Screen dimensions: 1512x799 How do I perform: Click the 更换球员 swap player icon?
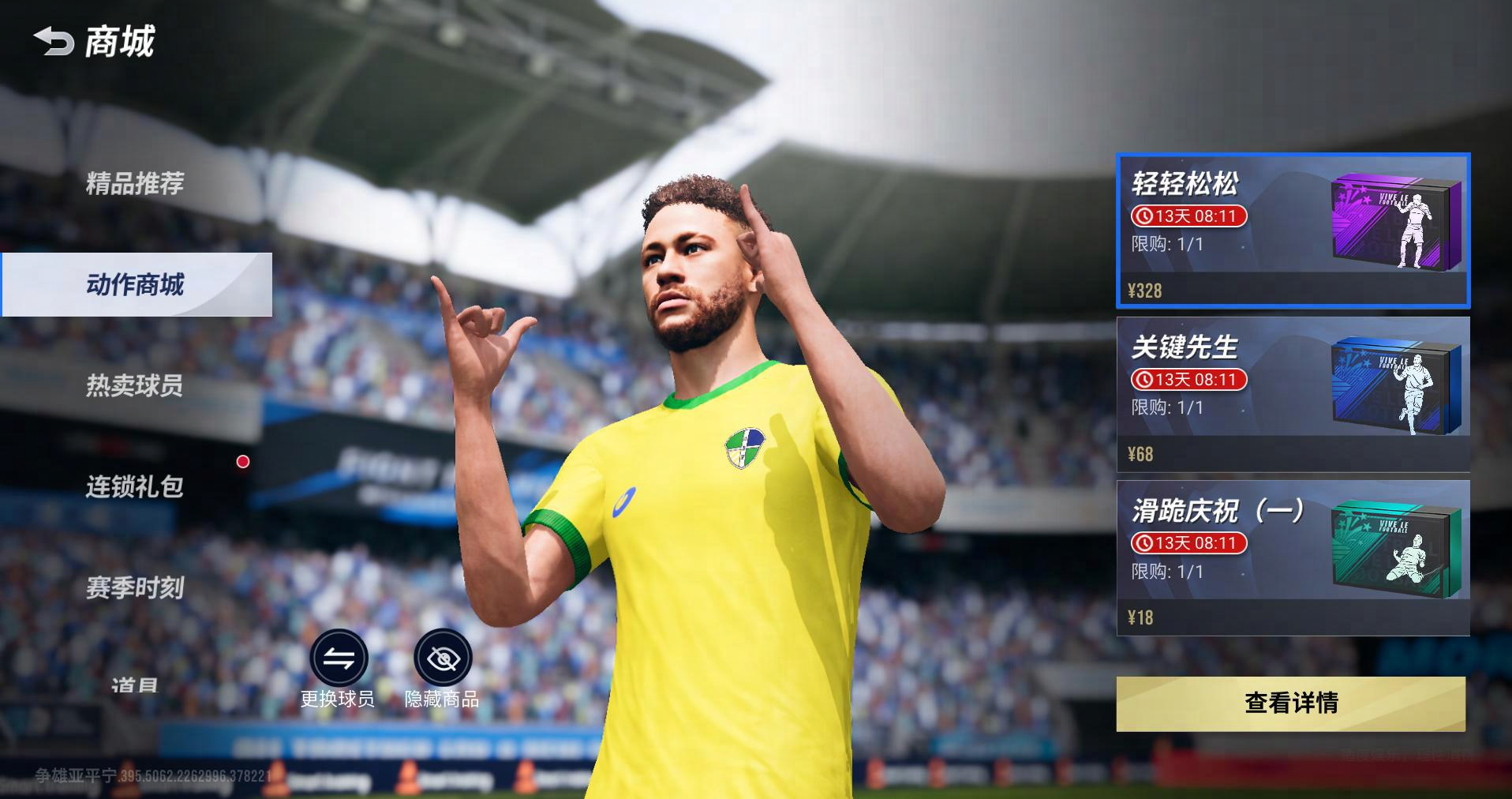339,658
